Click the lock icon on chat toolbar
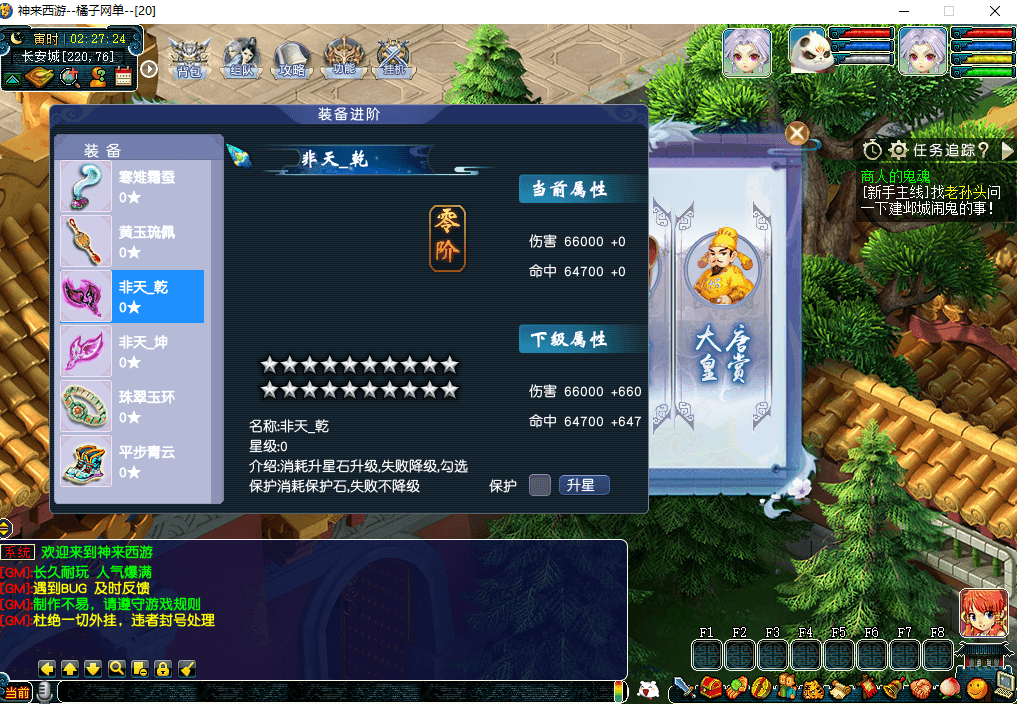The image size is (1017, 704). pos(162,668)
